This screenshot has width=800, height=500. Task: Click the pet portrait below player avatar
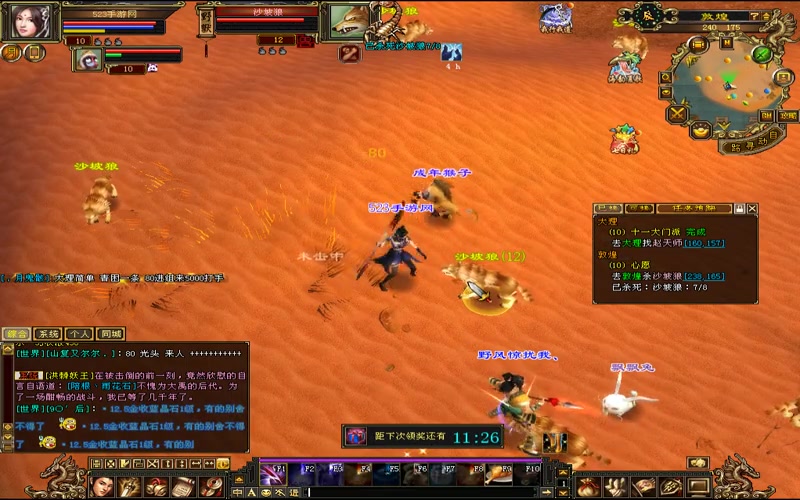tap(87, 59)
